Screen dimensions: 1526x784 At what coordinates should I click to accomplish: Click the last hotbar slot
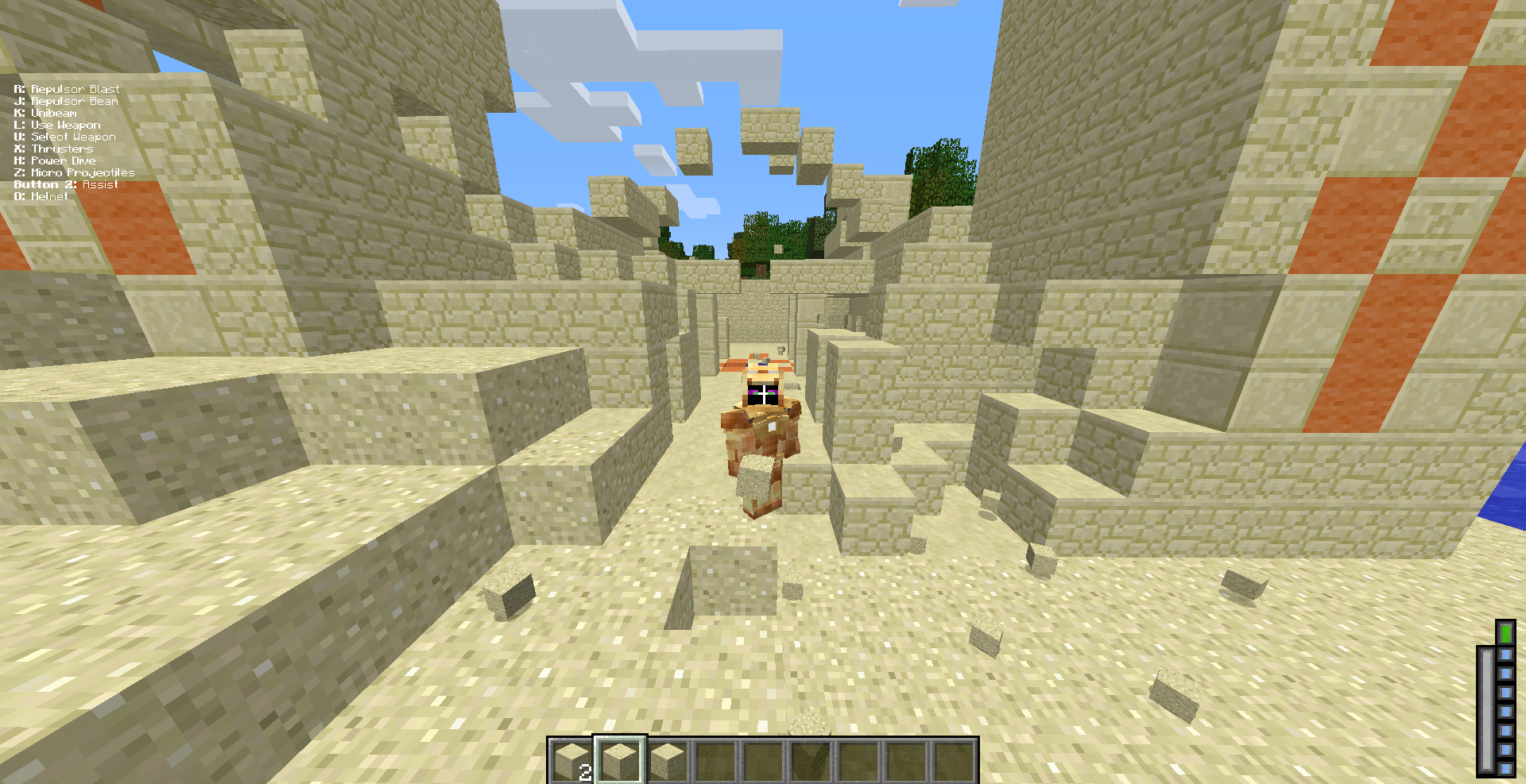[x=957, y=759]
